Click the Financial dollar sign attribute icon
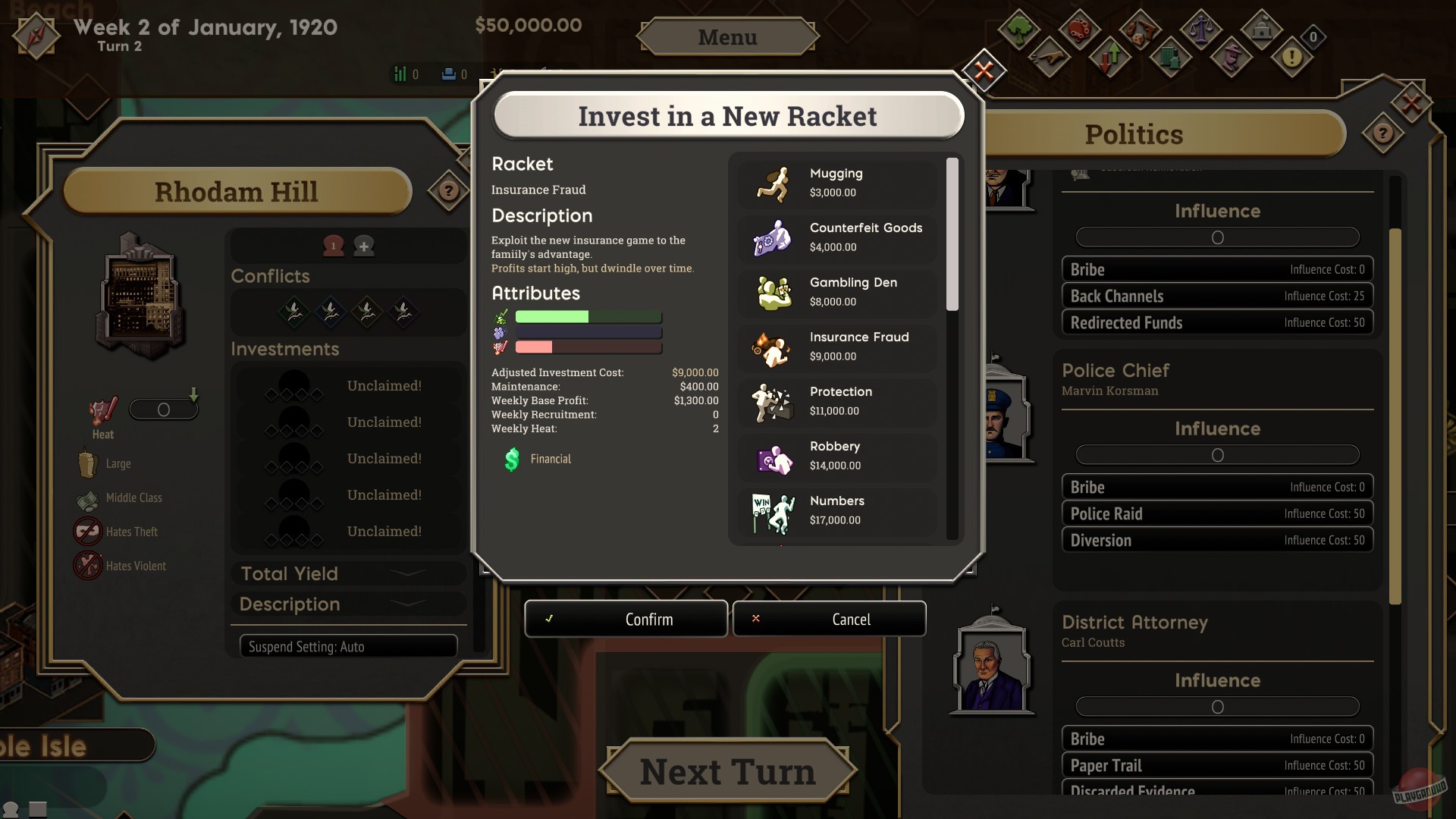Viewport: 1456px width, 819px height. pyautogui.click(x=513, y=459)
